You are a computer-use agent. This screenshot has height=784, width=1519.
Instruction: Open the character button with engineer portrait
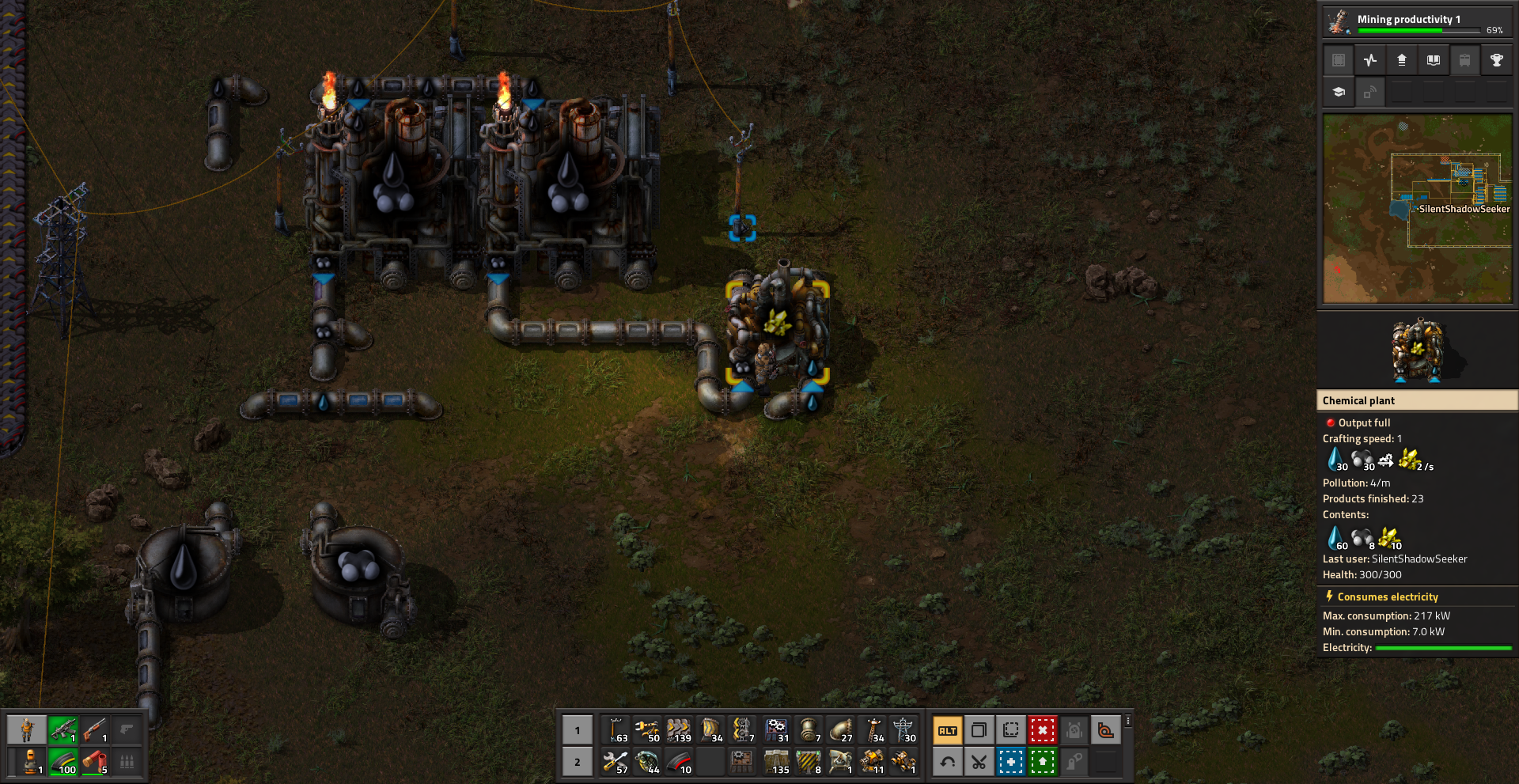click(x=27, y=729)
